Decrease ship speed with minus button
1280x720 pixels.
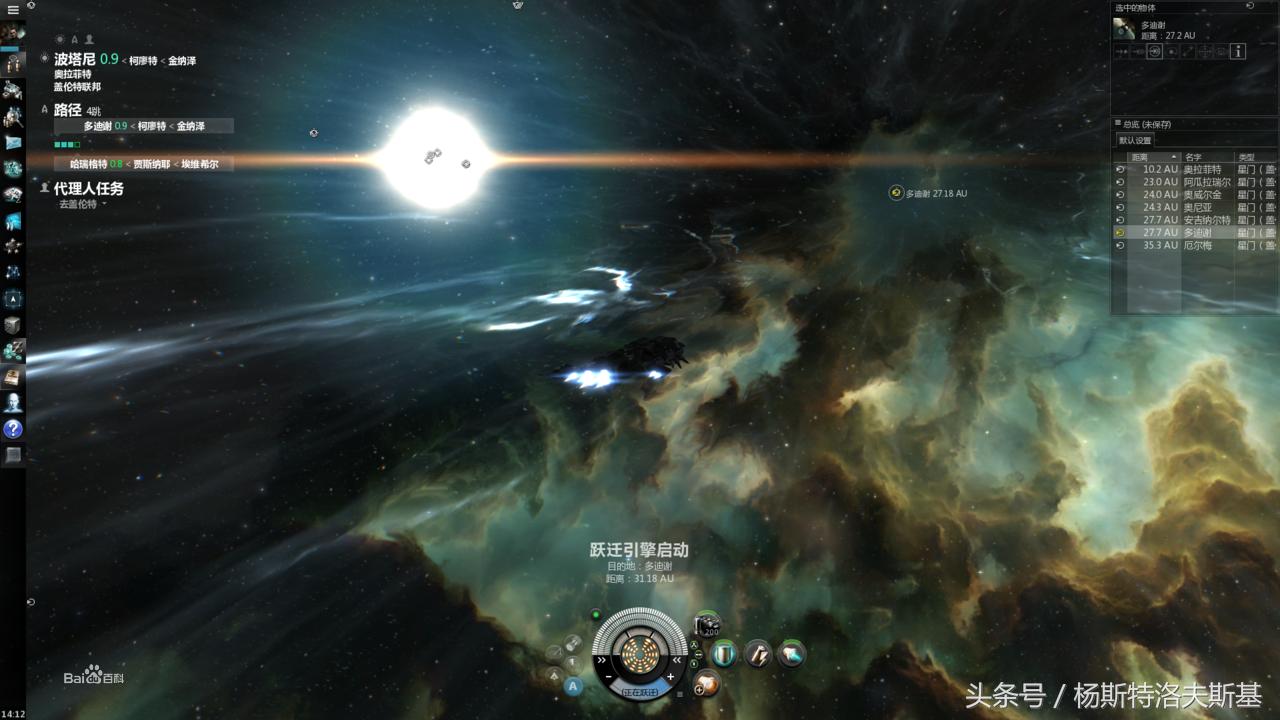609,678
